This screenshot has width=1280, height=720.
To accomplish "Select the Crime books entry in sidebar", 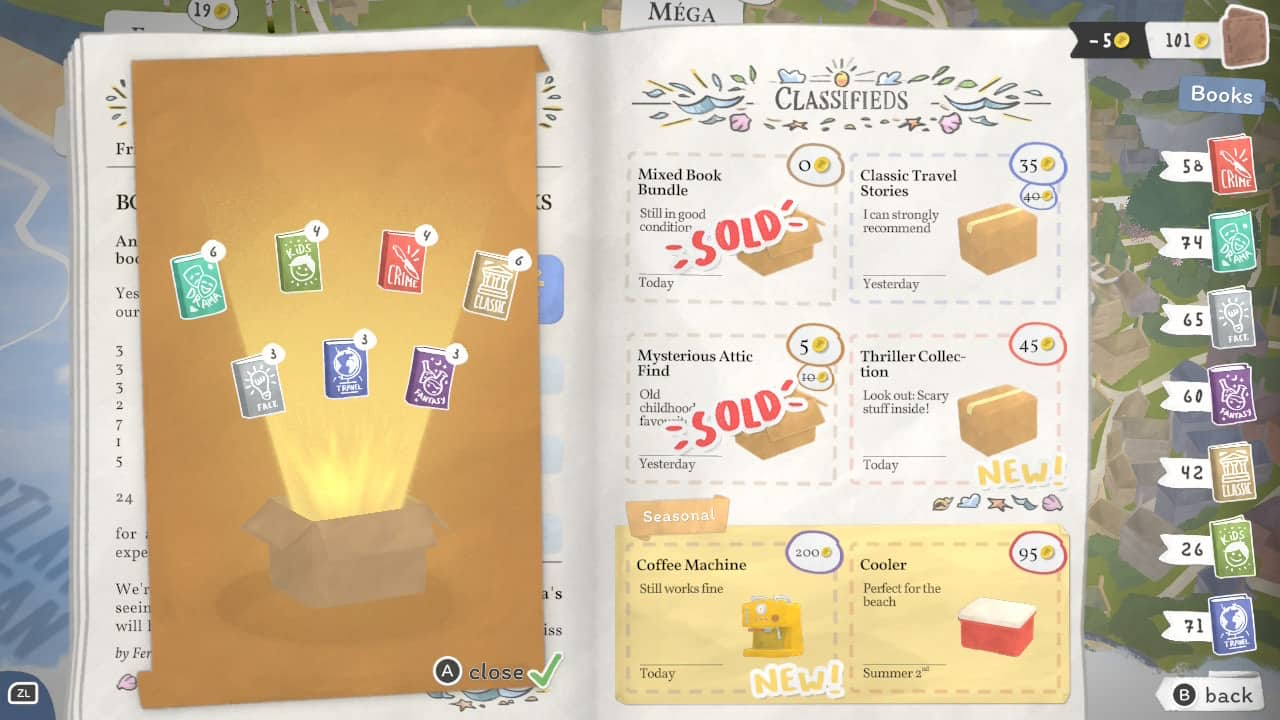I will click(x=1230, y=165).
